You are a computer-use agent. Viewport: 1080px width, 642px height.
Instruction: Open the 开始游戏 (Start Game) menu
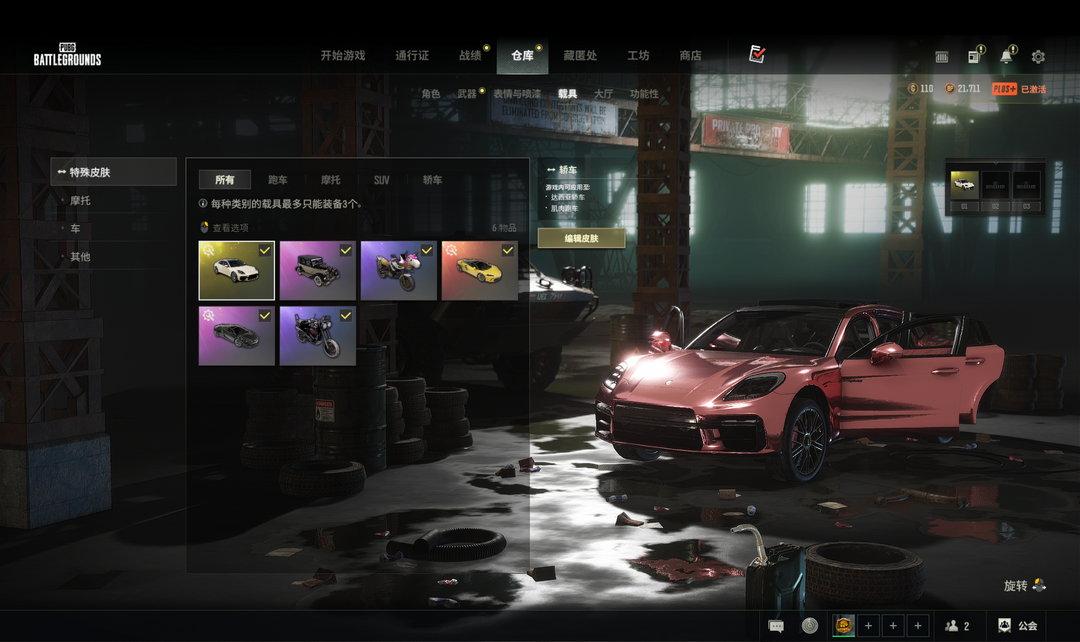point(342,56)
